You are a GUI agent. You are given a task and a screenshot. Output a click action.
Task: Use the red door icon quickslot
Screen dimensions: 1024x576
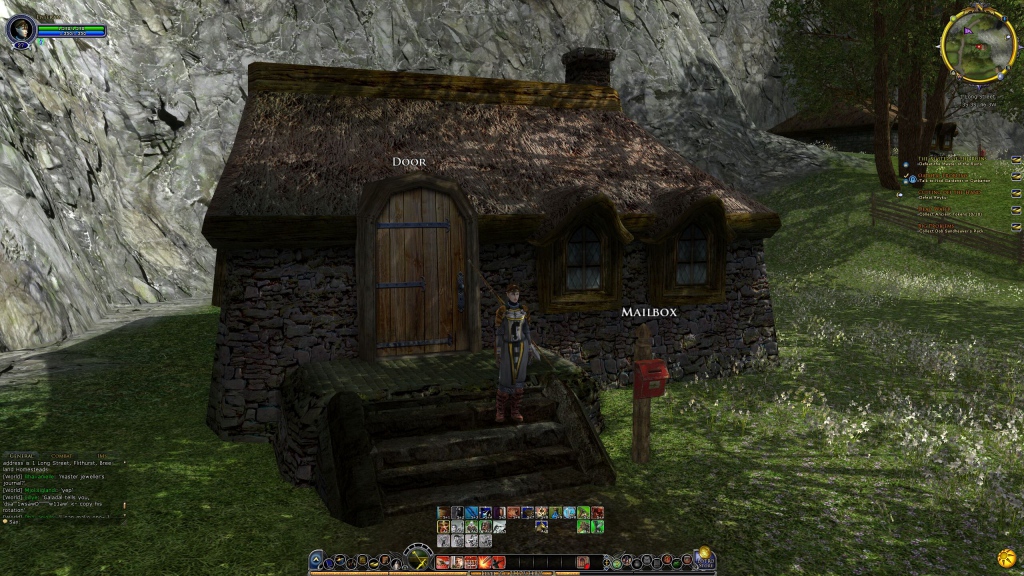pos(583,562)
